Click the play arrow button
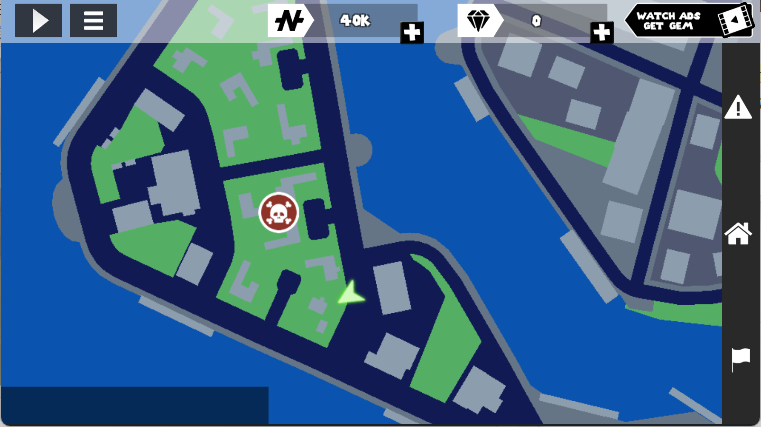The width and height of the screenshot is (761, 427). point(38,20)
